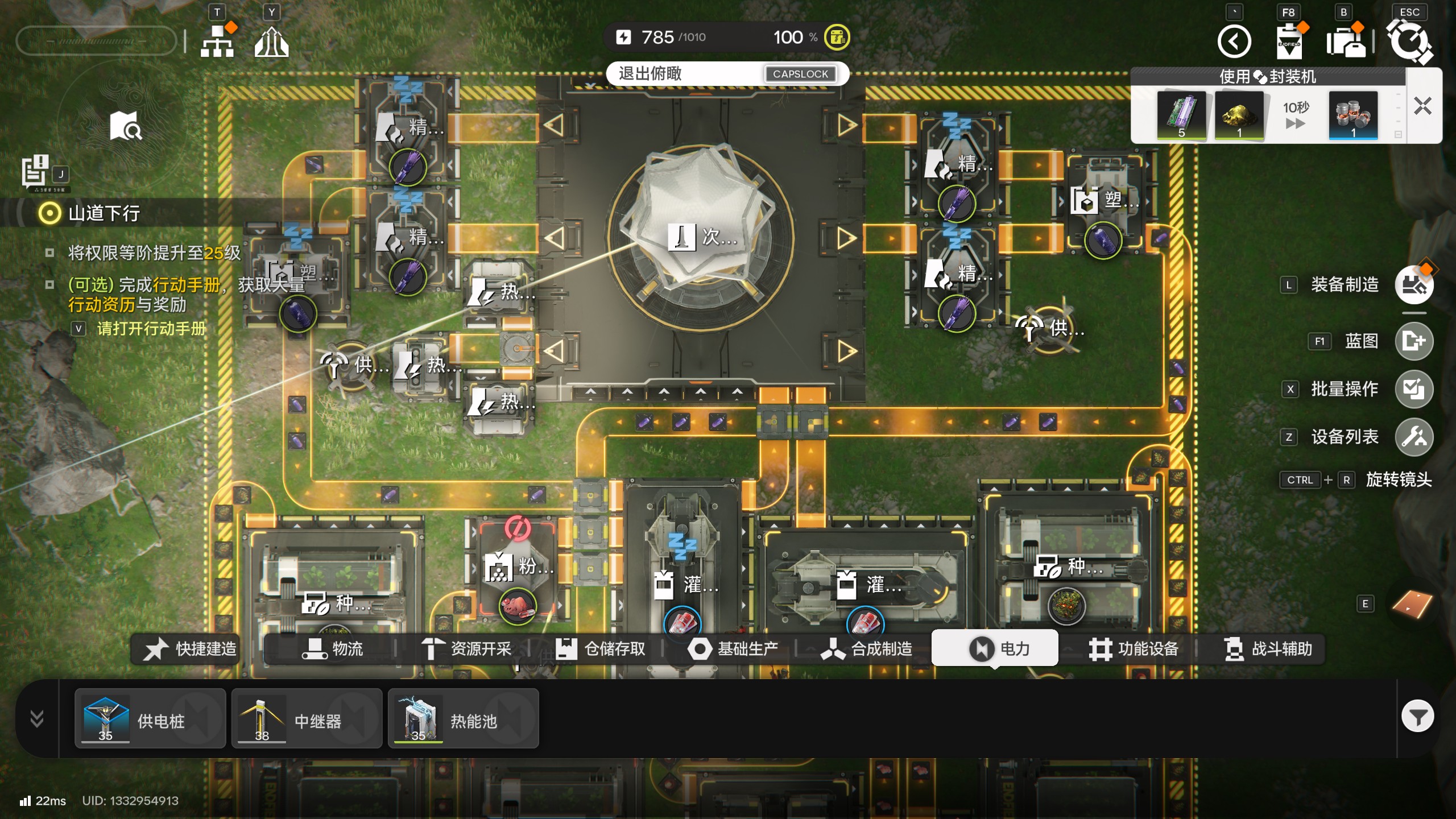Open the 基础生产 basic production tab

[x=734, y=649]
